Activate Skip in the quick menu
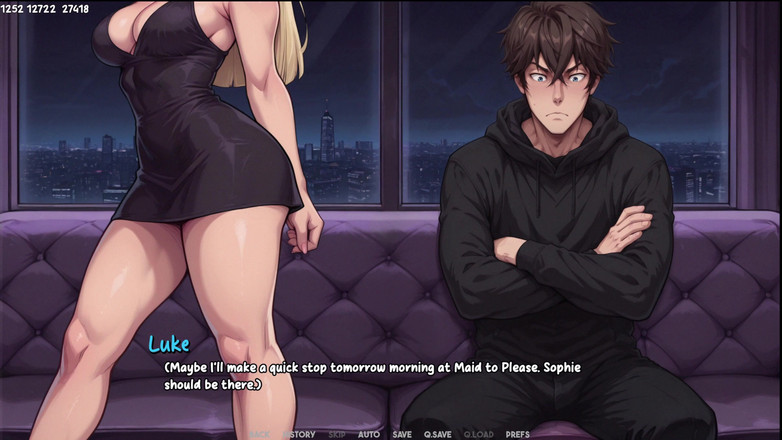782x440 pixels. 337,434
